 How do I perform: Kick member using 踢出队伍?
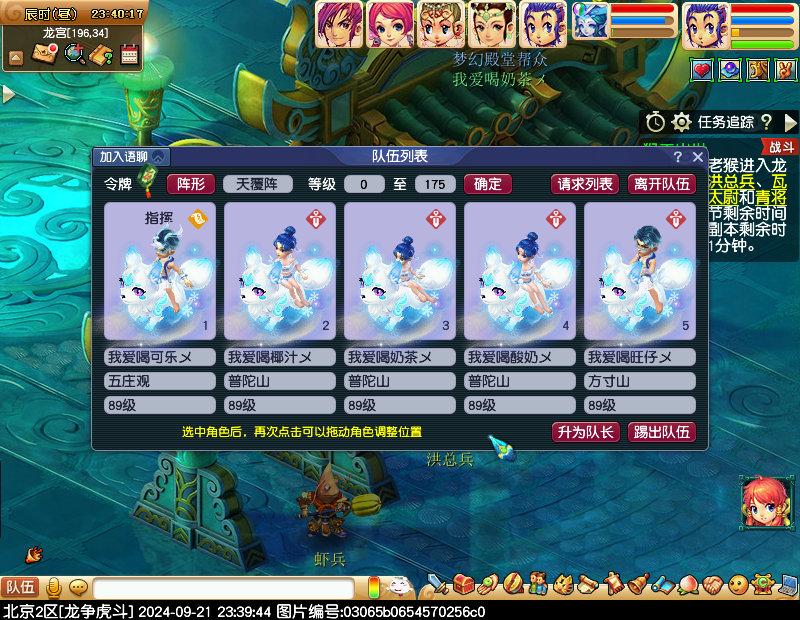(x=661, y=432)
